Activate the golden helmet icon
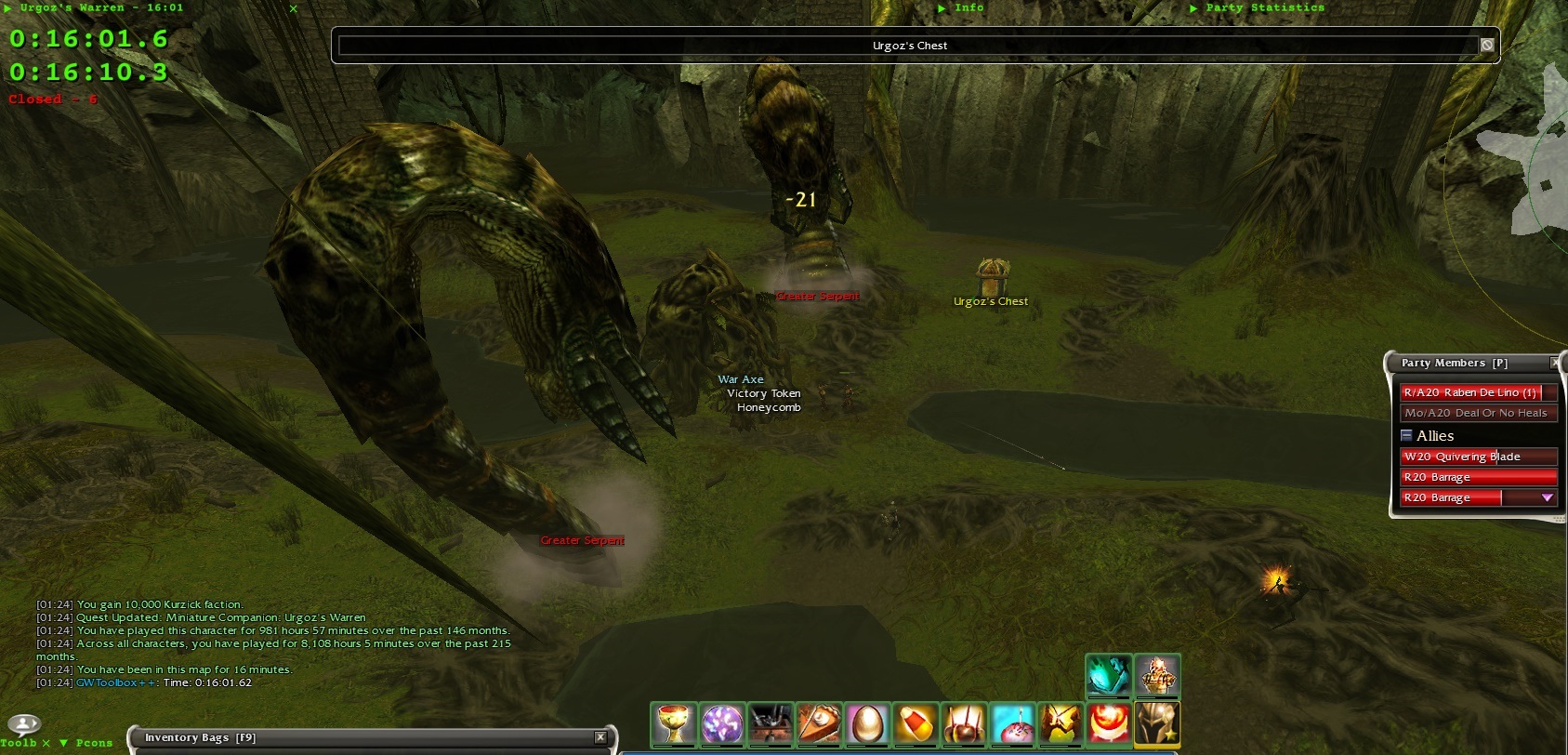The image size is (1568, 755). 1157,722
